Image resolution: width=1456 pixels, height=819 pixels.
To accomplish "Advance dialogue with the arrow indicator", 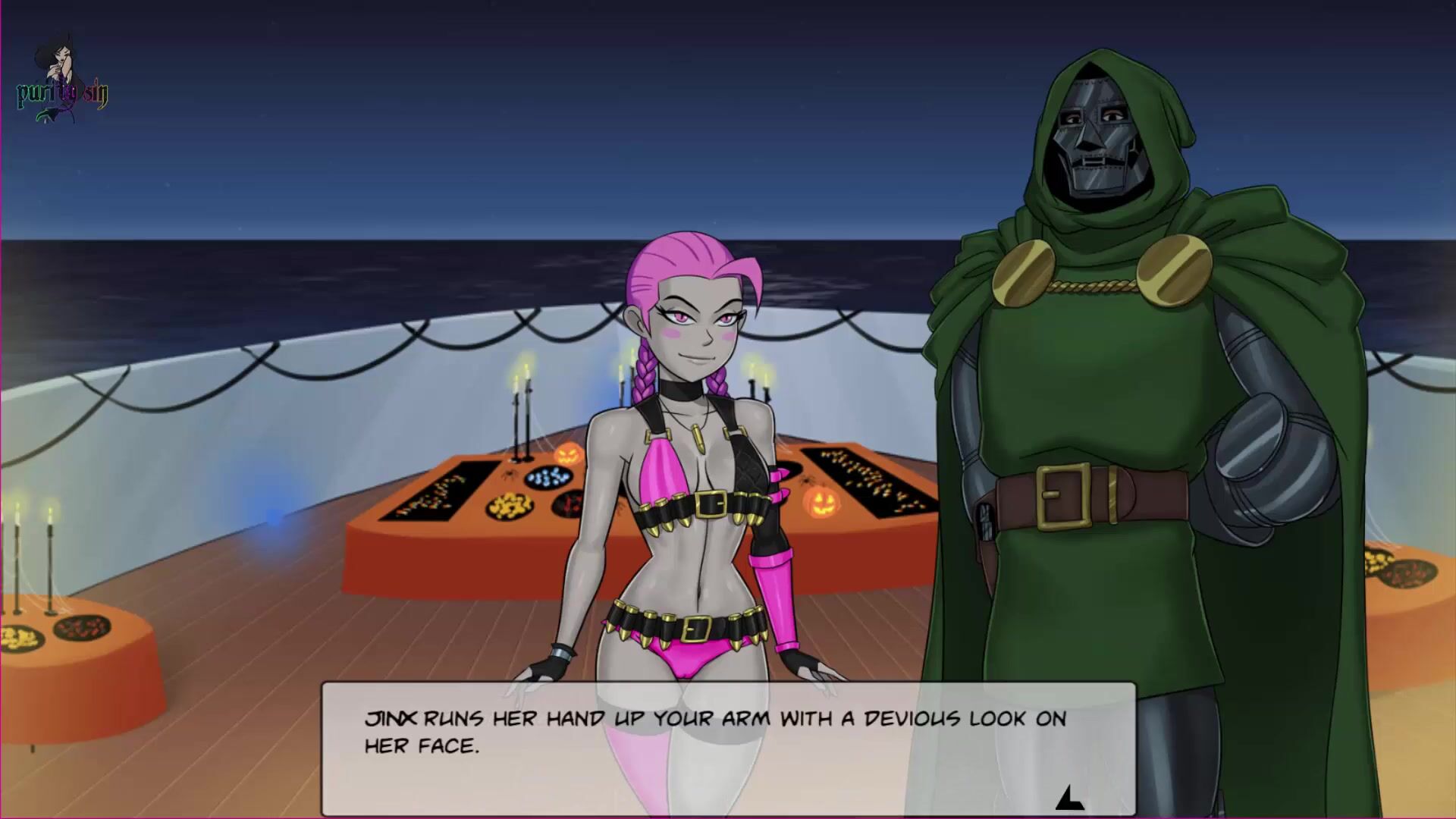I will pyautogui.click(x=1068, y=798).
